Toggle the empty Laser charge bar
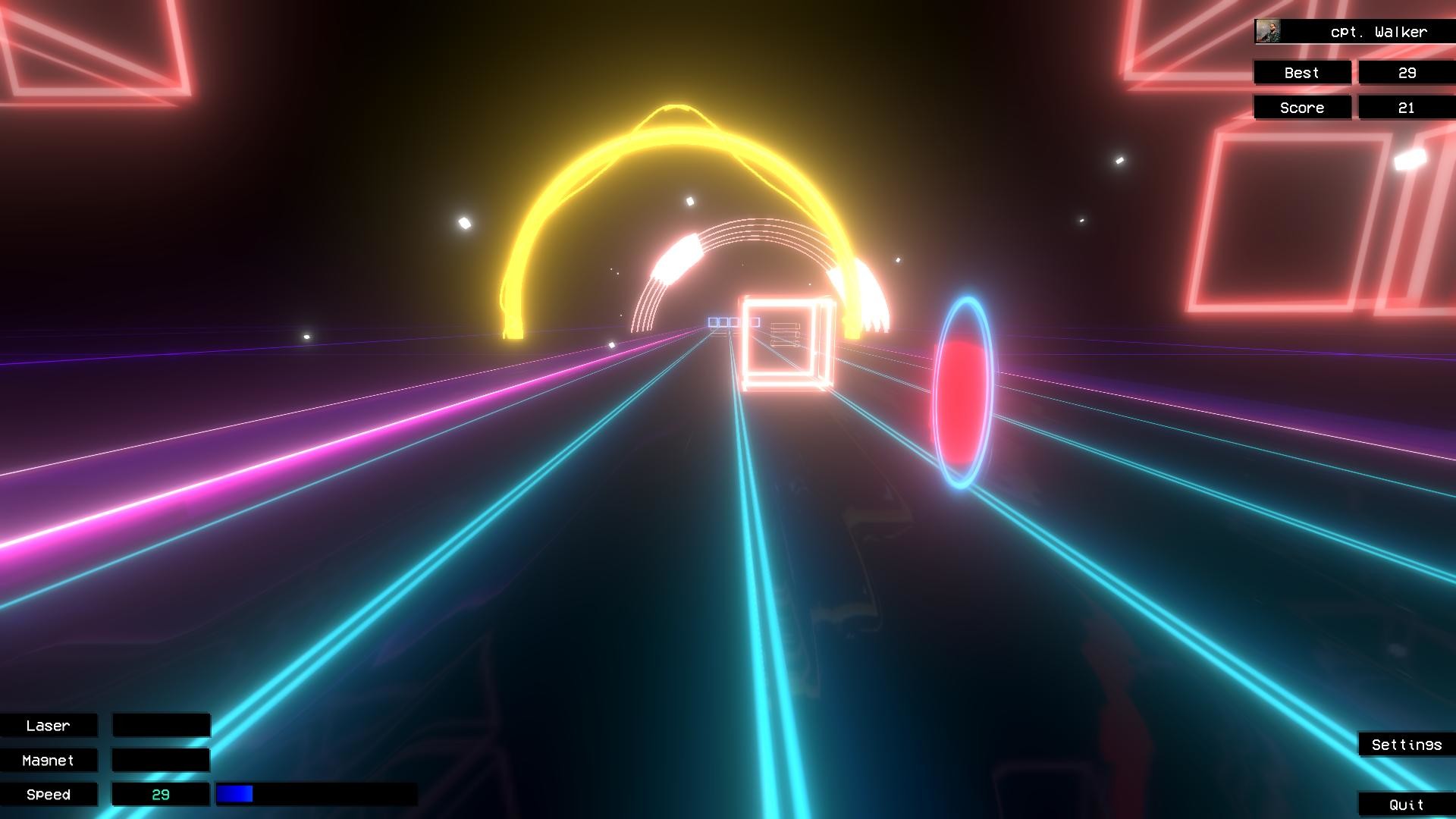 161,725
